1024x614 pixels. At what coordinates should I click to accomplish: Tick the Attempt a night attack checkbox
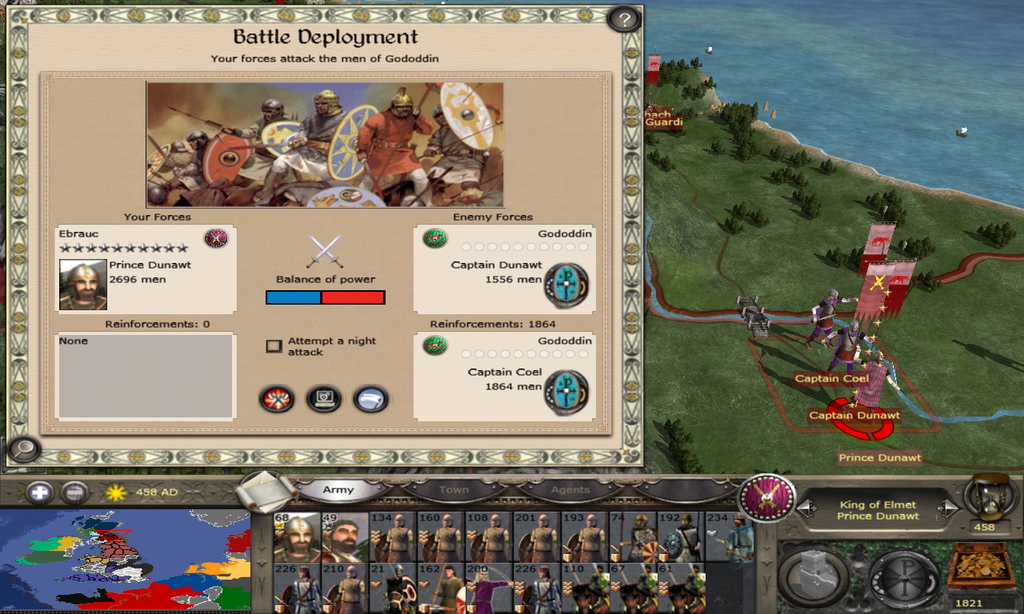pyautogui.click(x=273, y=346)
